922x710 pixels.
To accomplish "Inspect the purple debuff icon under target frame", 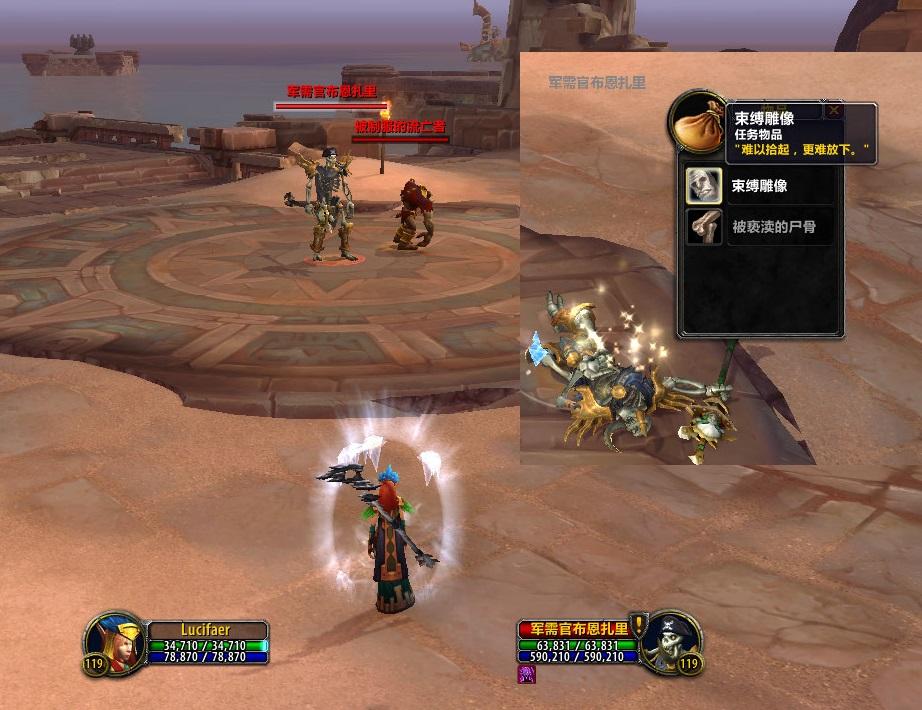I will pyautogui.click(x=527, y=675).
